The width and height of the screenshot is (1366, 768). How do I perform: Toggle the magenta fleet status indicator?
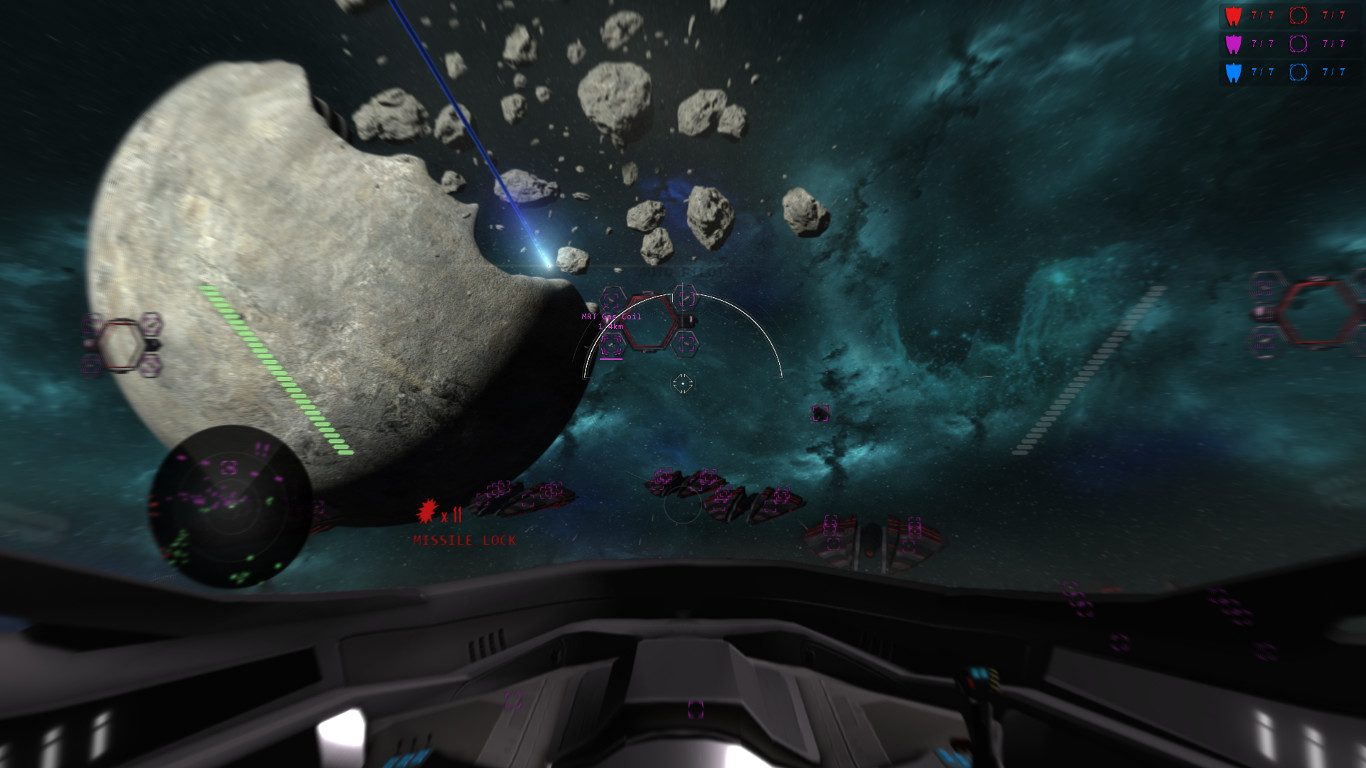(x=1298, y=43)
